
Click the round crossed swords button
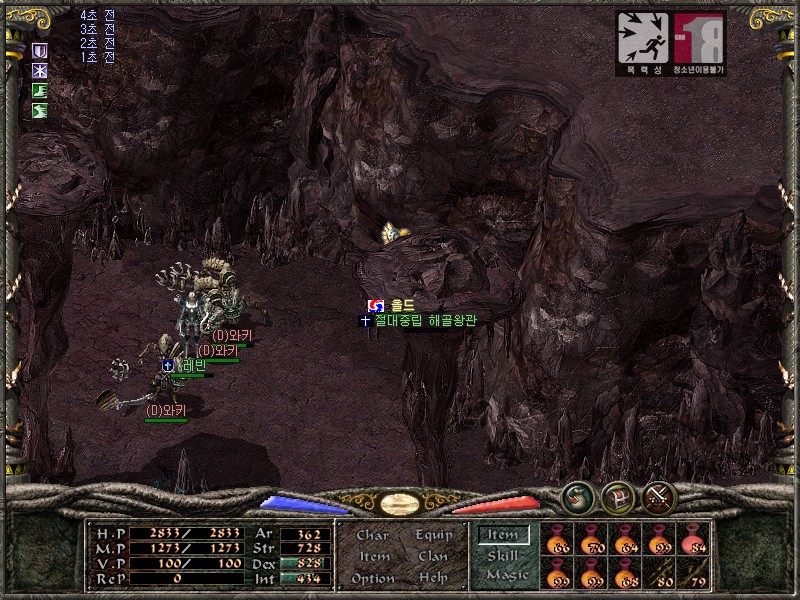click(x=659, y=497)
